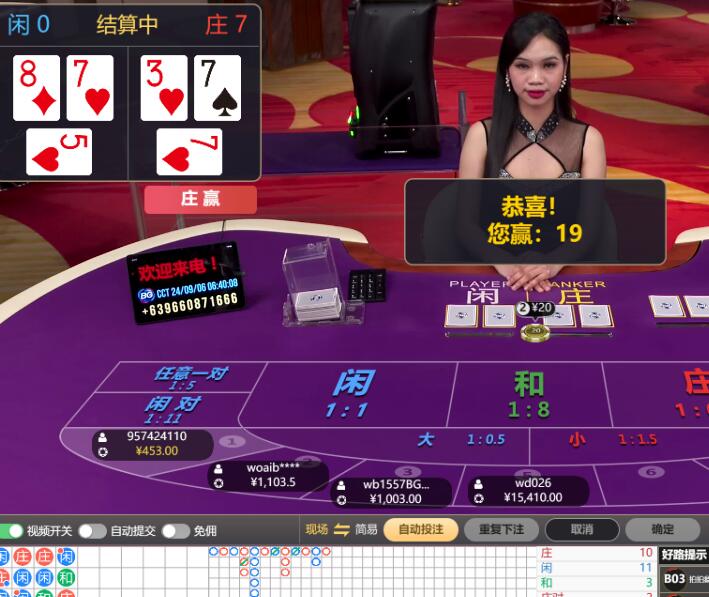Activate the 自动投注 auto bet button

(x=420, y=529)
